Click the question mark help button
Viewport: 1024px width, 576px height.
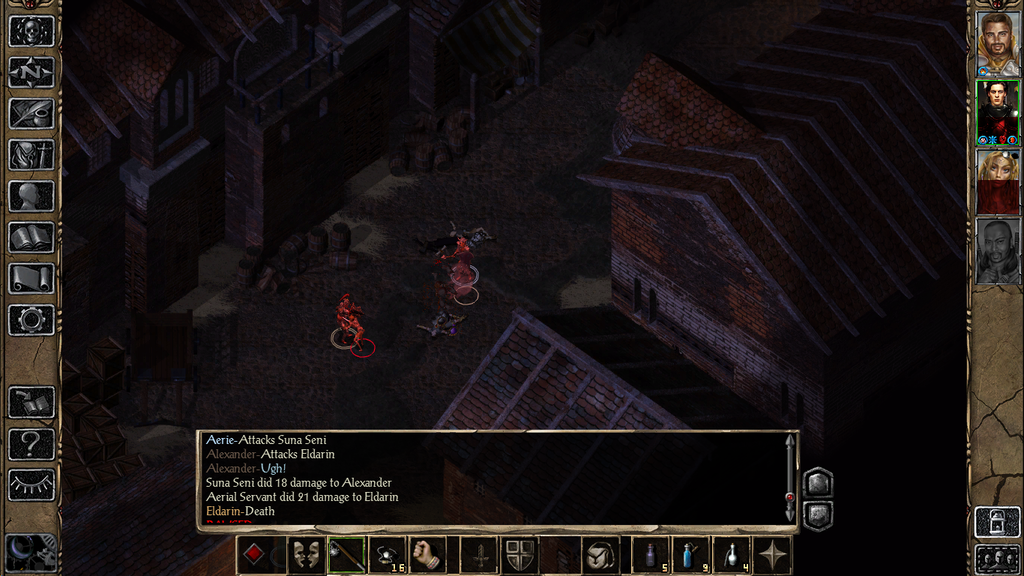(31, 444)
